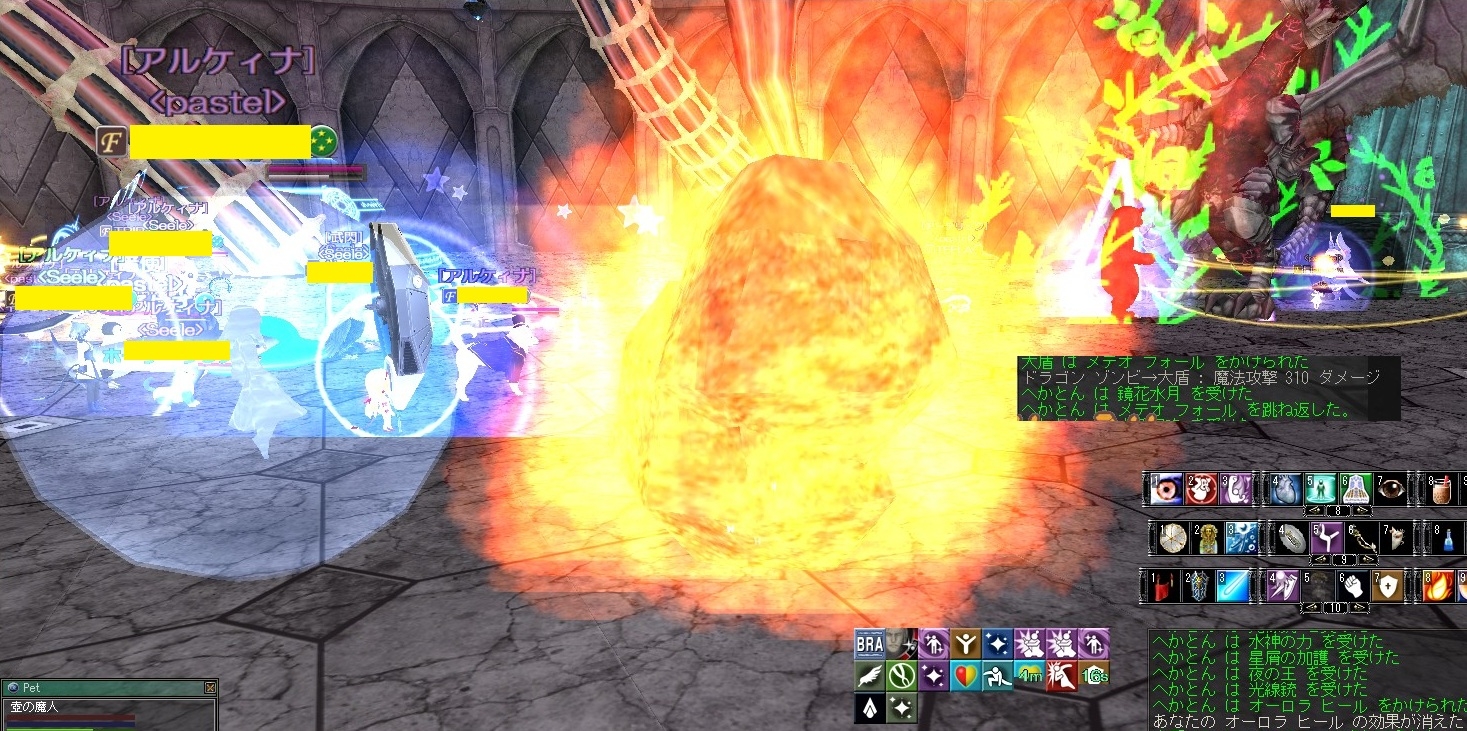The height and width of the screenshot is (731, 1467).
Task: Select the red and yellow heart buff
Action: 964,676
